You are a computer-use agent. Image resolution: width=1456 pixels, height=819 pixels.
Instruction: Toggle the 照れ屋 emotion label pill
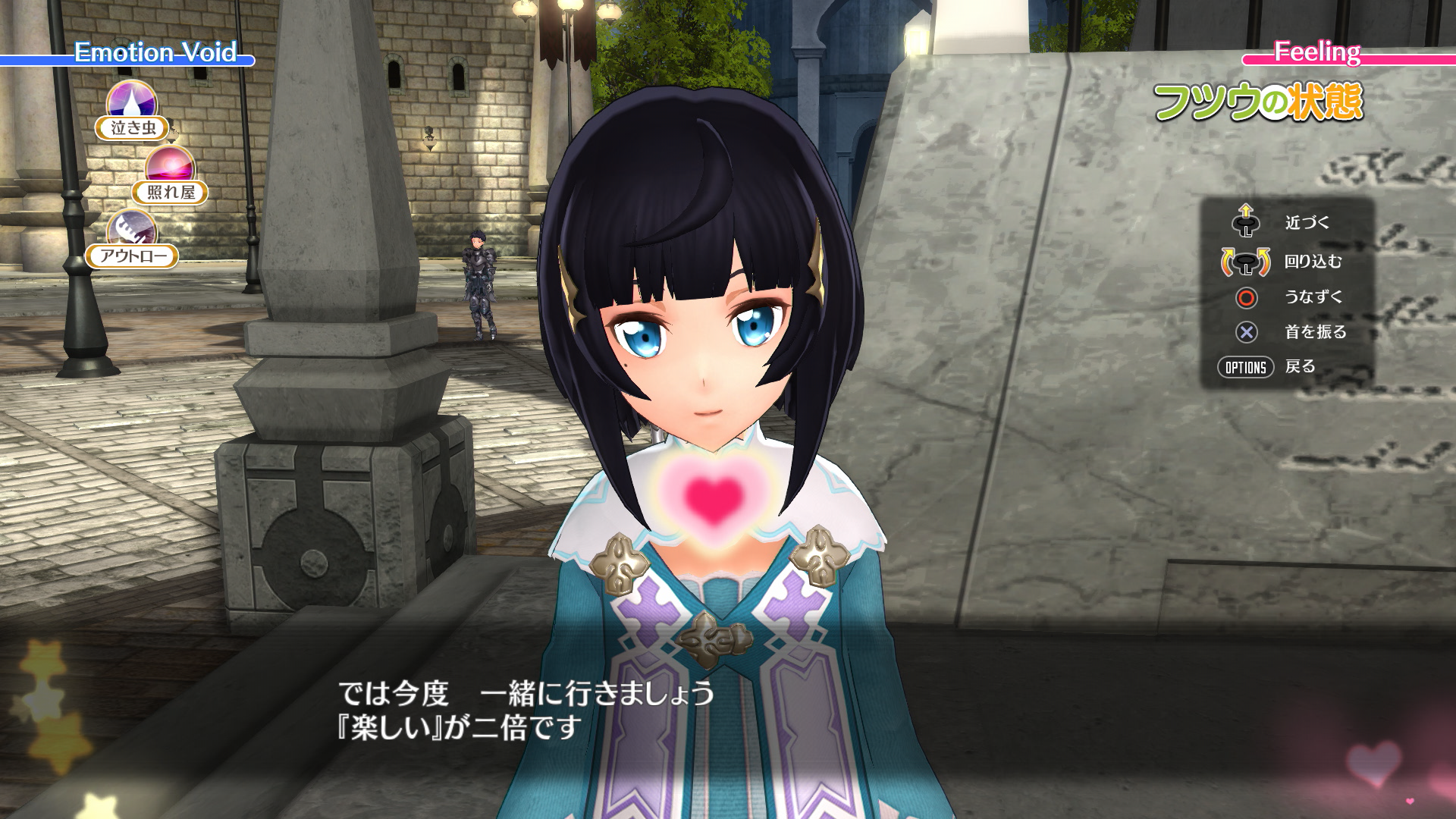tap(170, 192)
